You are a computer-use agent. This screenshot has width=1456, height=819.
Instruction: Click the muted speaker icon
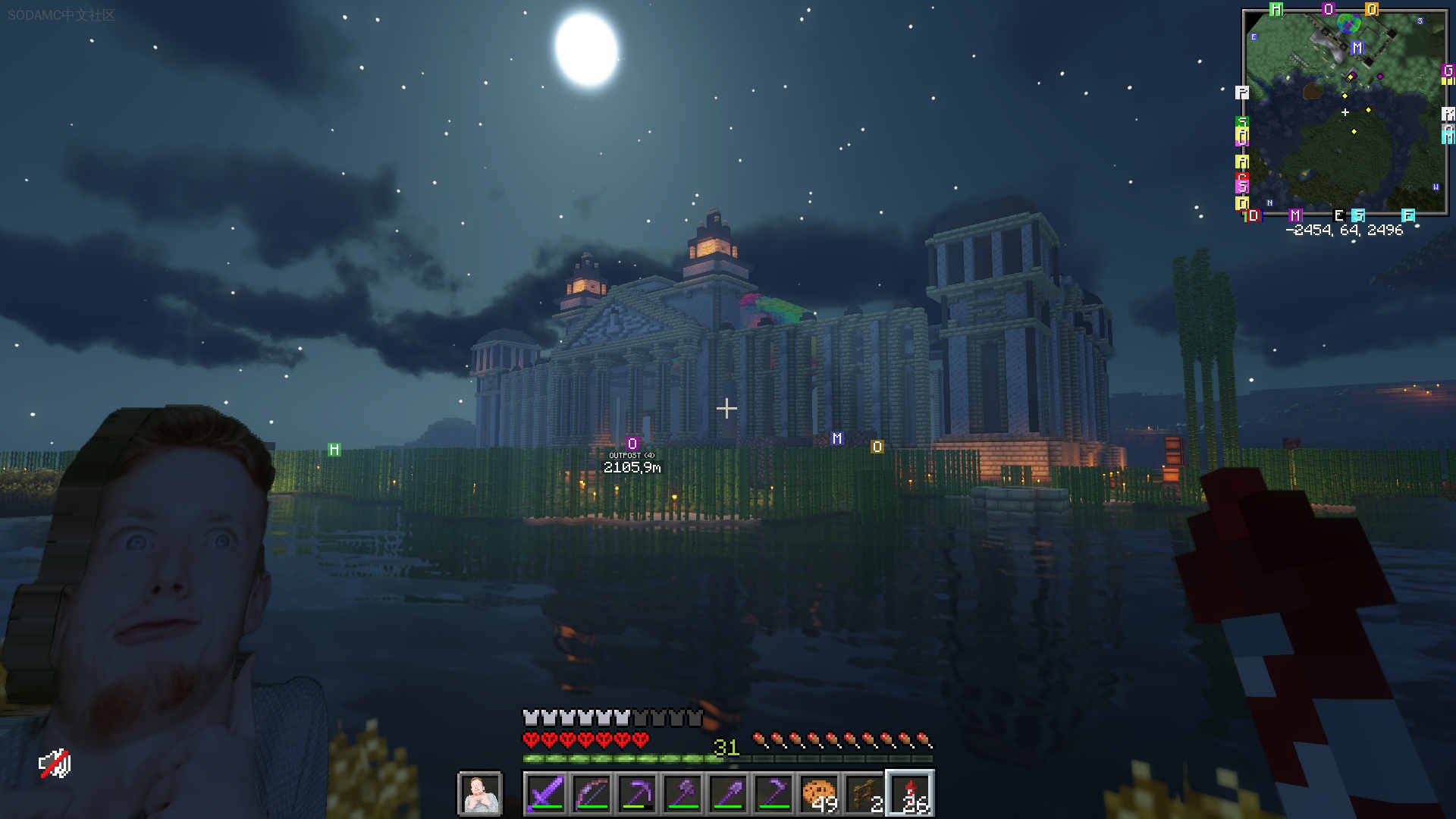55,764
